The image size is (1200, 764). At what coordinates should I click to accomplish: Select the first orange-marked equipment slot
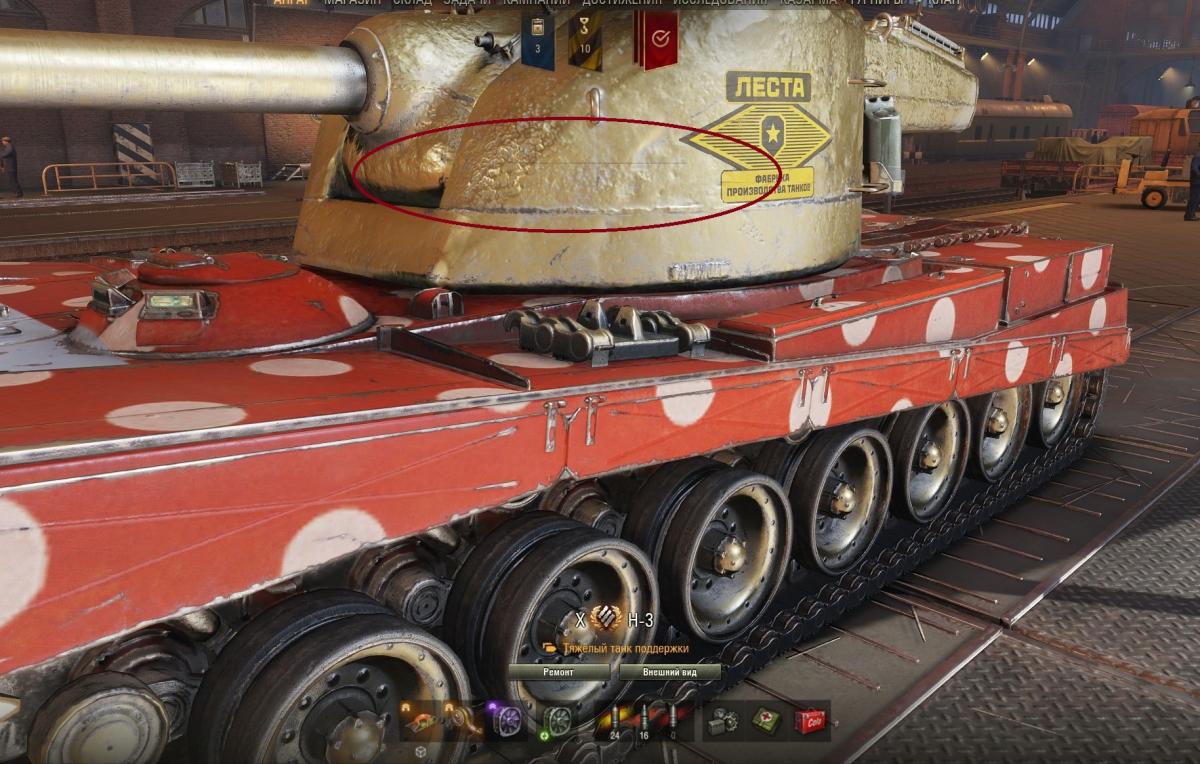coord(420,720)
